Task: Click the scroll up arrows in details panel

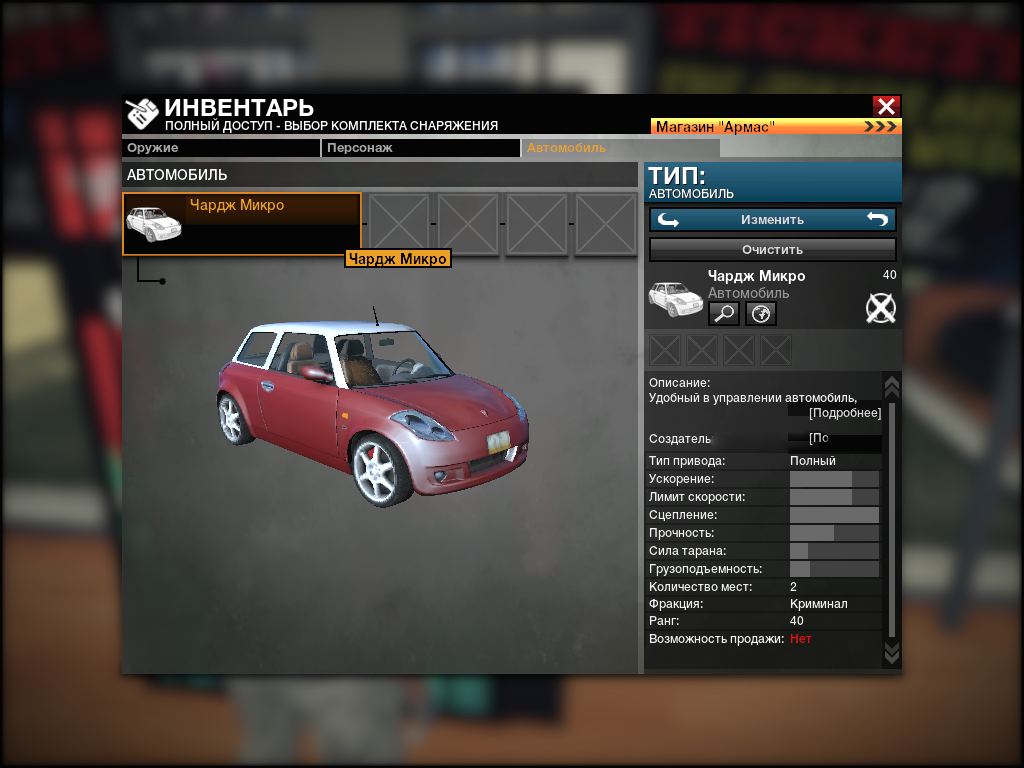Action: (x=892, y=386)
